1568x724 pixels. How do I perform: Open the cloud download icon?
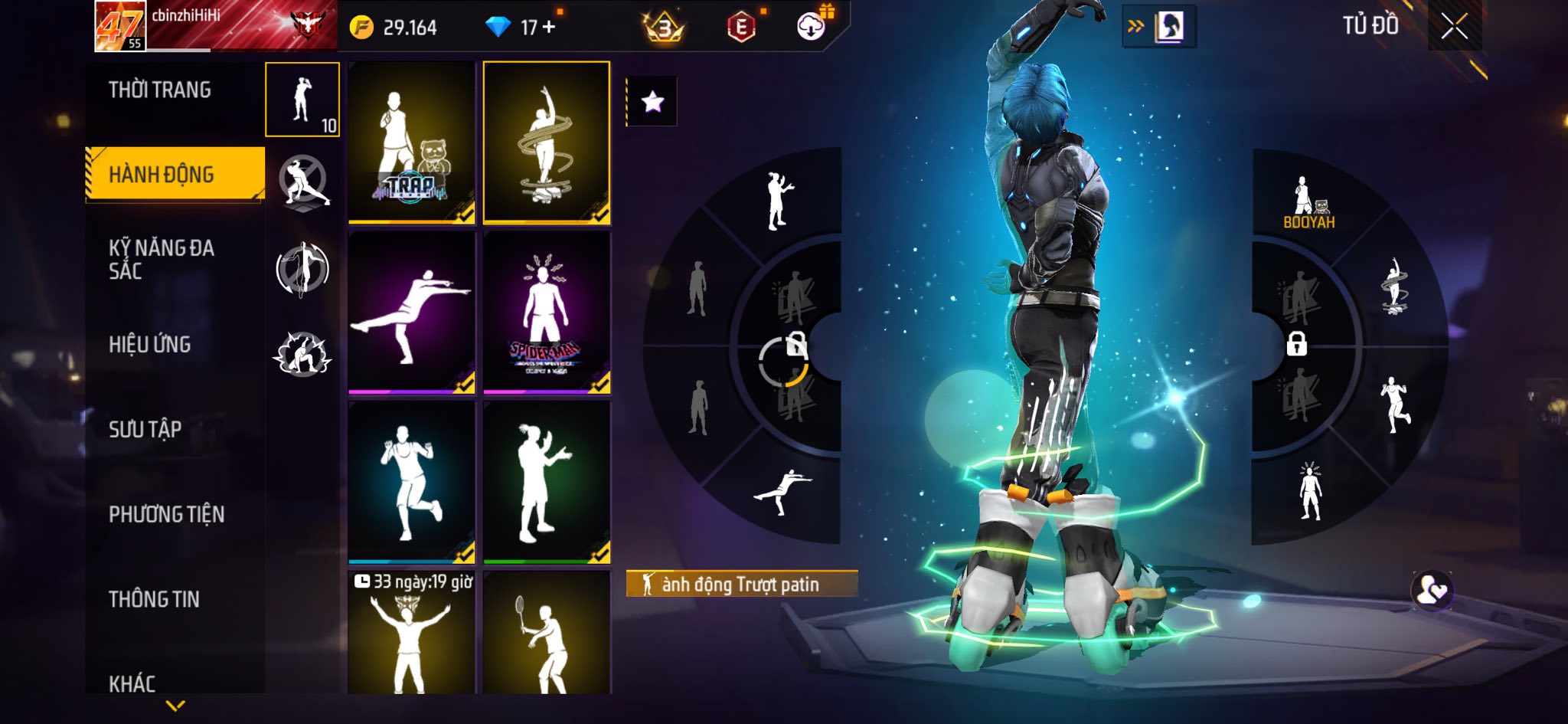tap(810, 28)
